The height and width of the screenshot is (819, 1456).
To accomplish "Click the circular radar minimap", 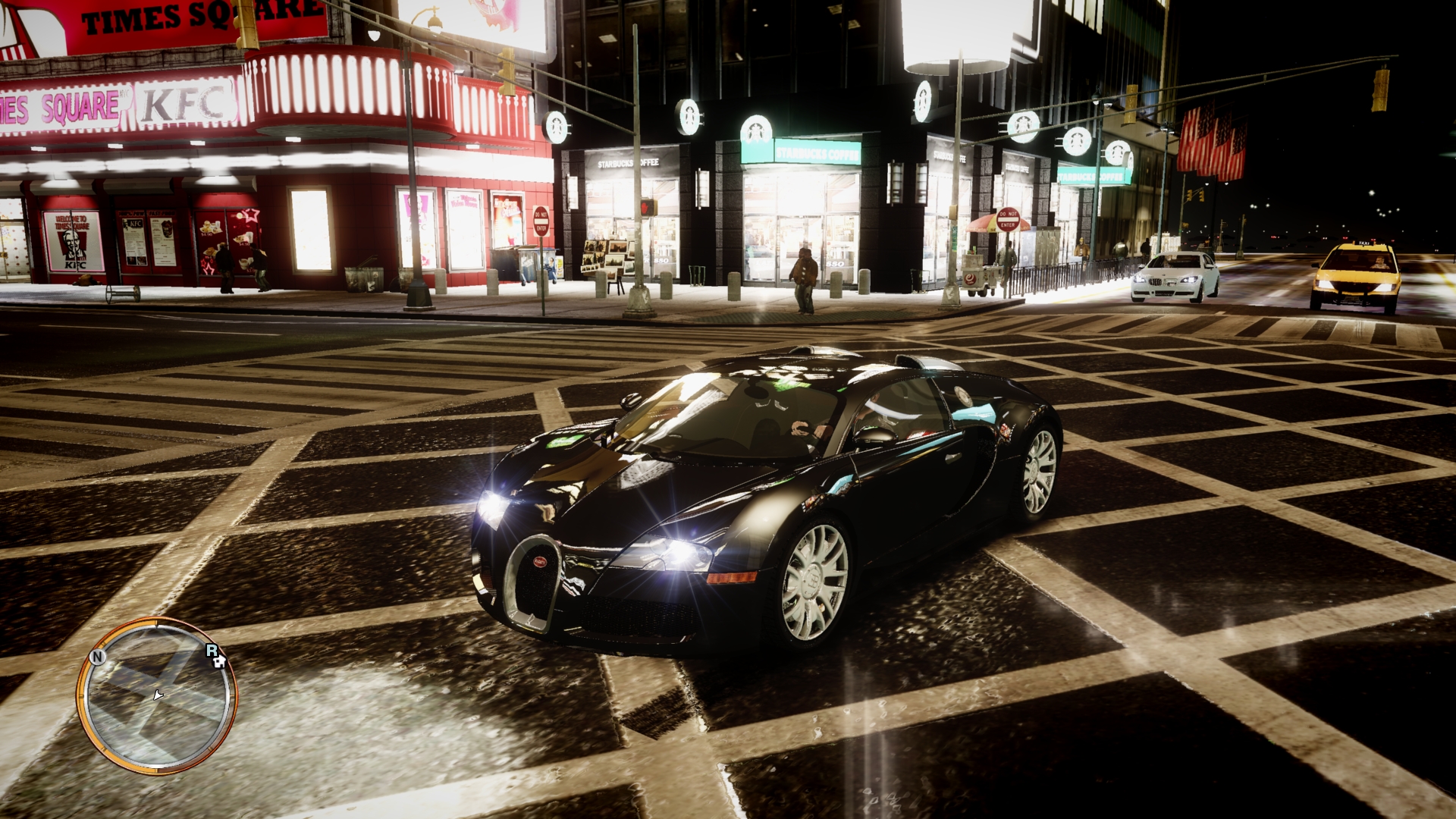I will [157, 695].
